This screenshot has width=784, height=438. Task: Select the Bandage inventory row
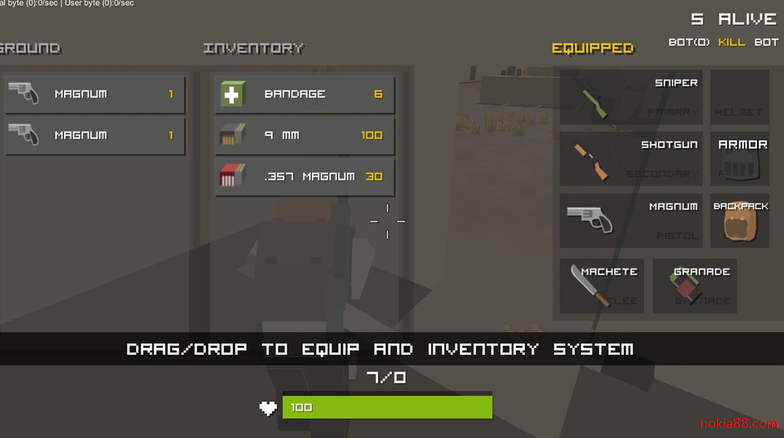[x=305, y=95]
